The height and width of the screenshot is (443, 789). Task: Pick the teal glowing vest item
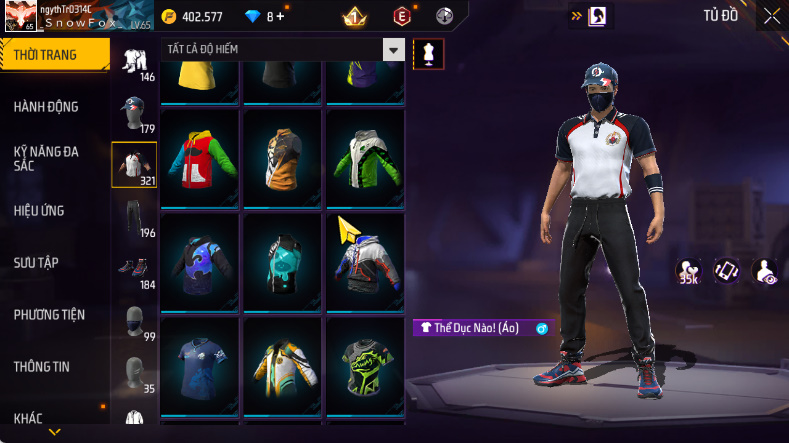282,261
